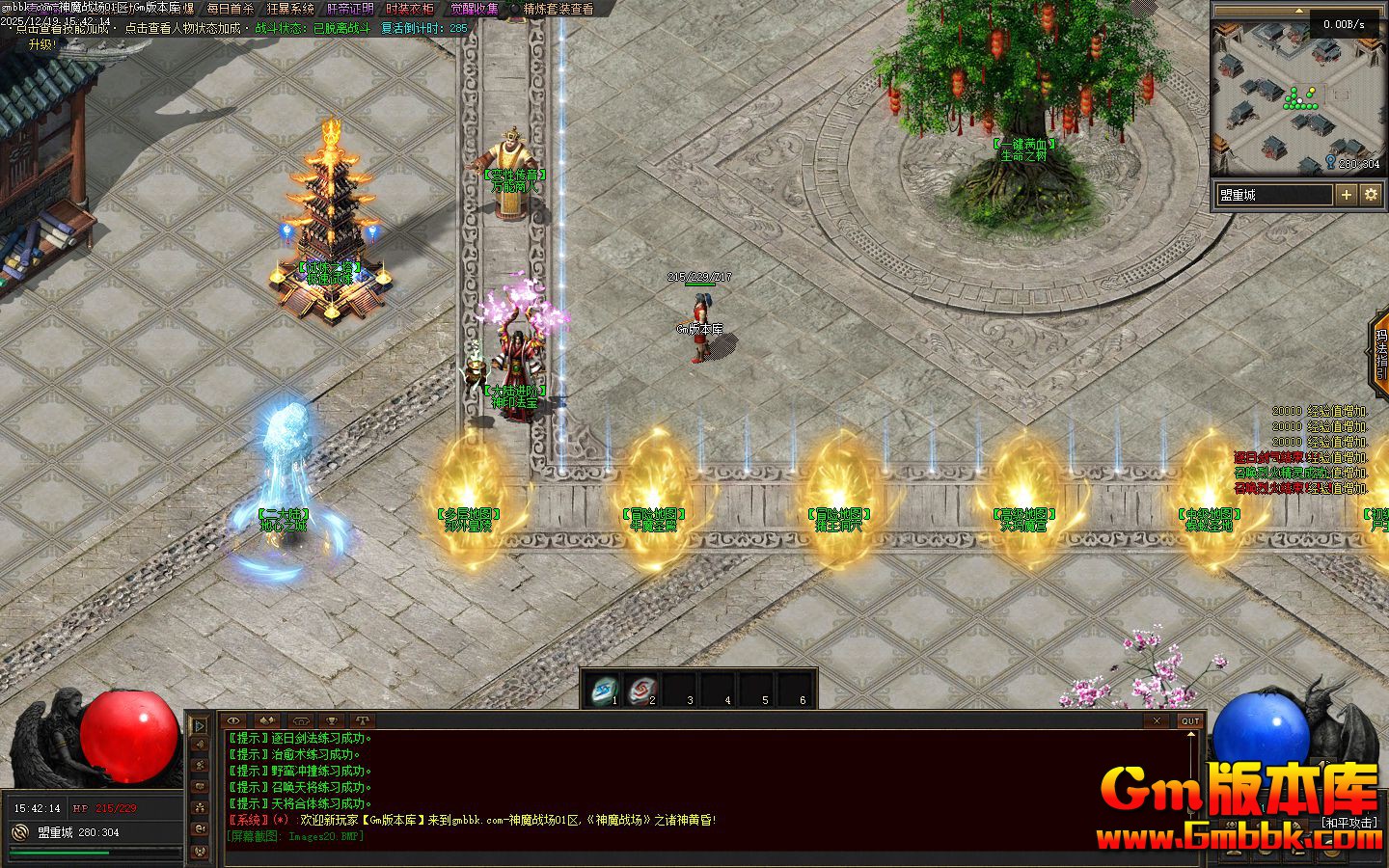The width and height of the screenshot is (1389, 868).
Task: Click the 点击查看技能加成 link
Action: tap(66, 28)
